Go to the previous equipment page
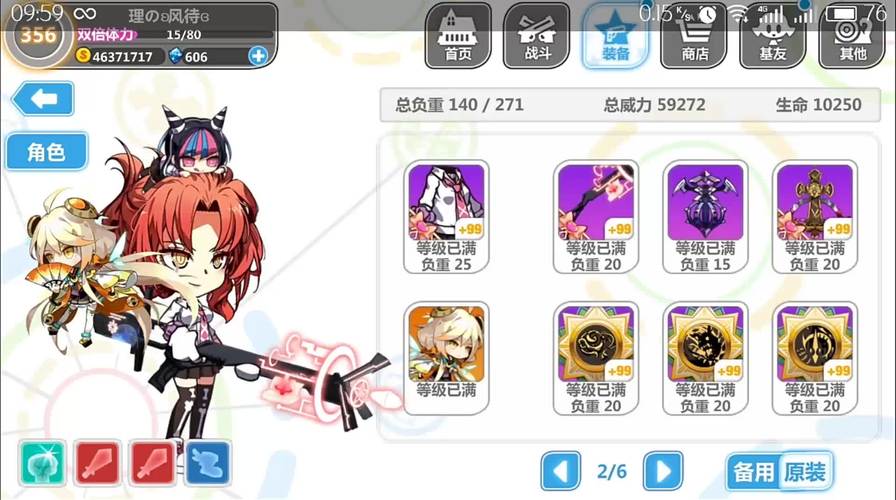This screenshot has height=500, width=896. [561, 470]
